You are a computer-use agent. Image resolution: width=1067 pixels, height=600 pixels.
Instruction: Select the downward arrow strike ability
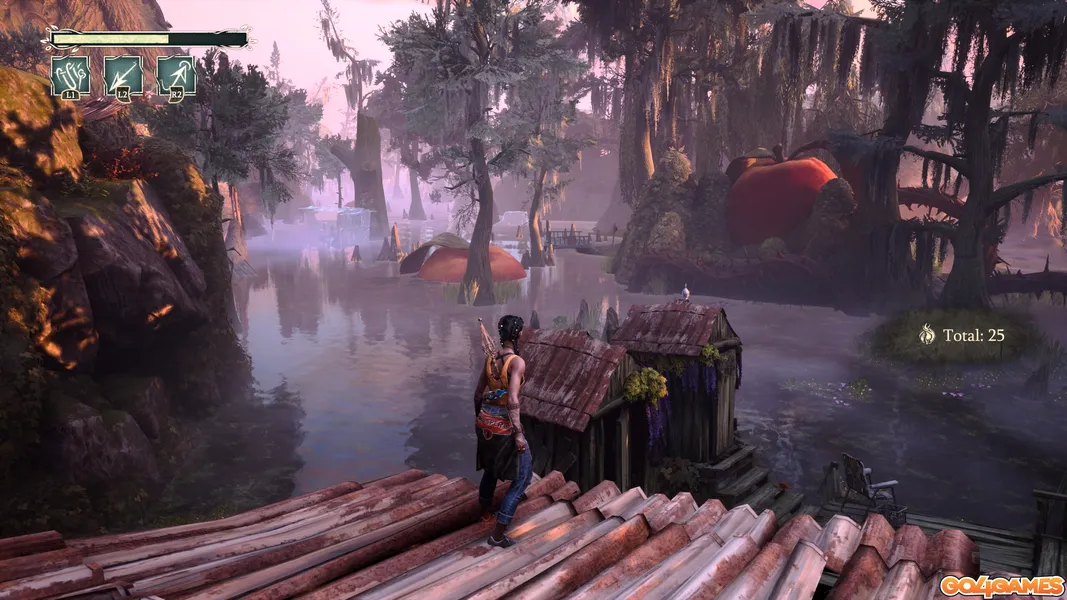coord(123,76)
